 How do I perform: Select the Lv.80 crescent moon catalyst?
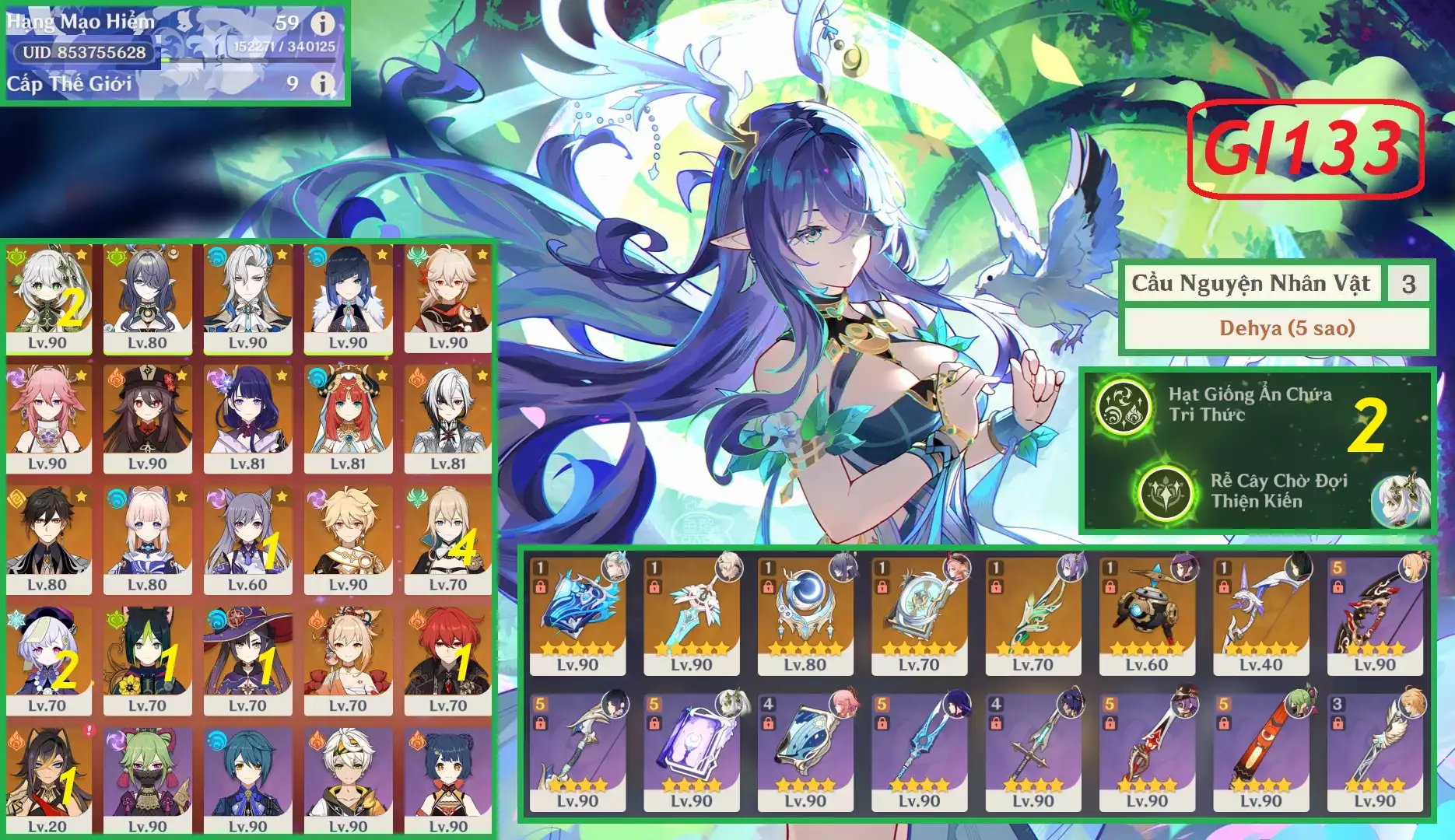coord(805,614)
